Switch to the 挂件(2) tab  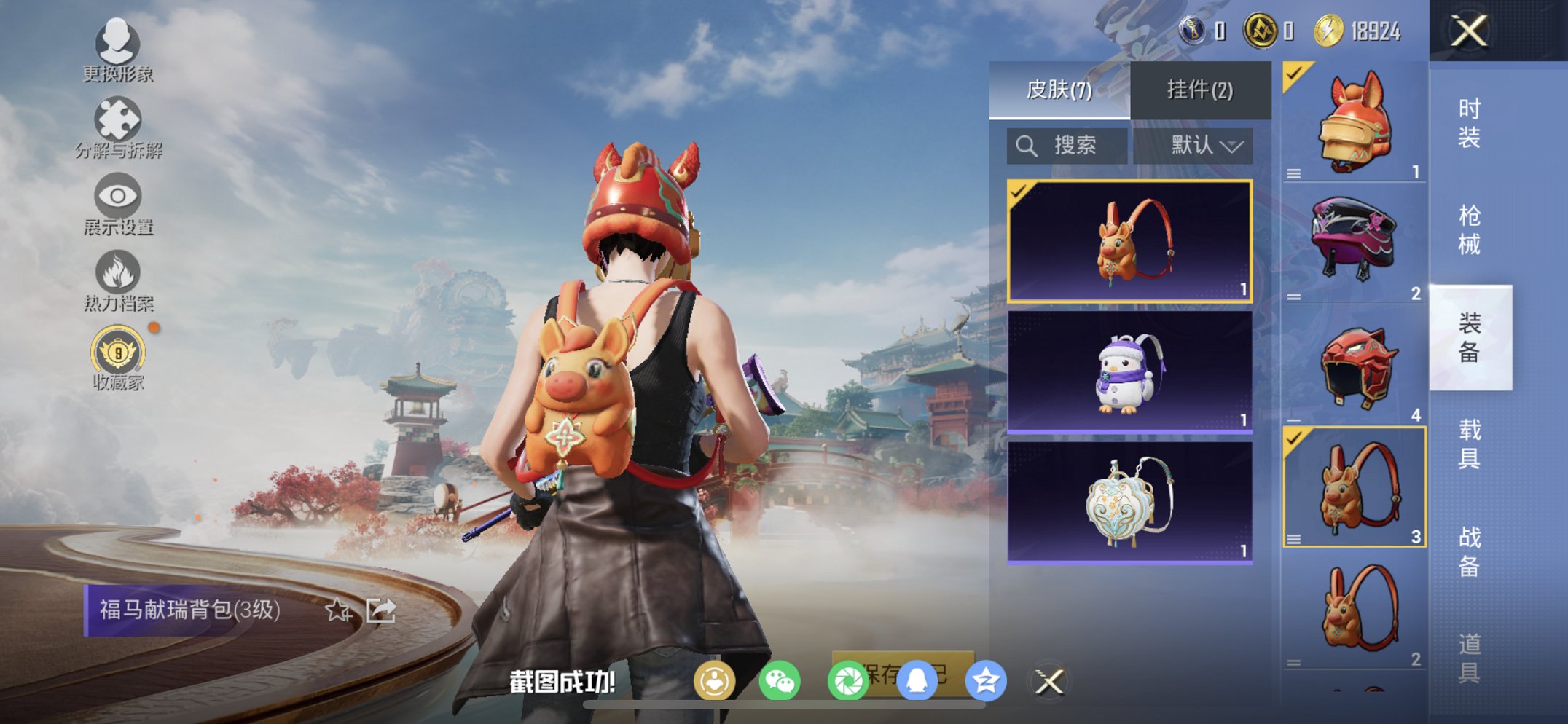click(1199, 89)
